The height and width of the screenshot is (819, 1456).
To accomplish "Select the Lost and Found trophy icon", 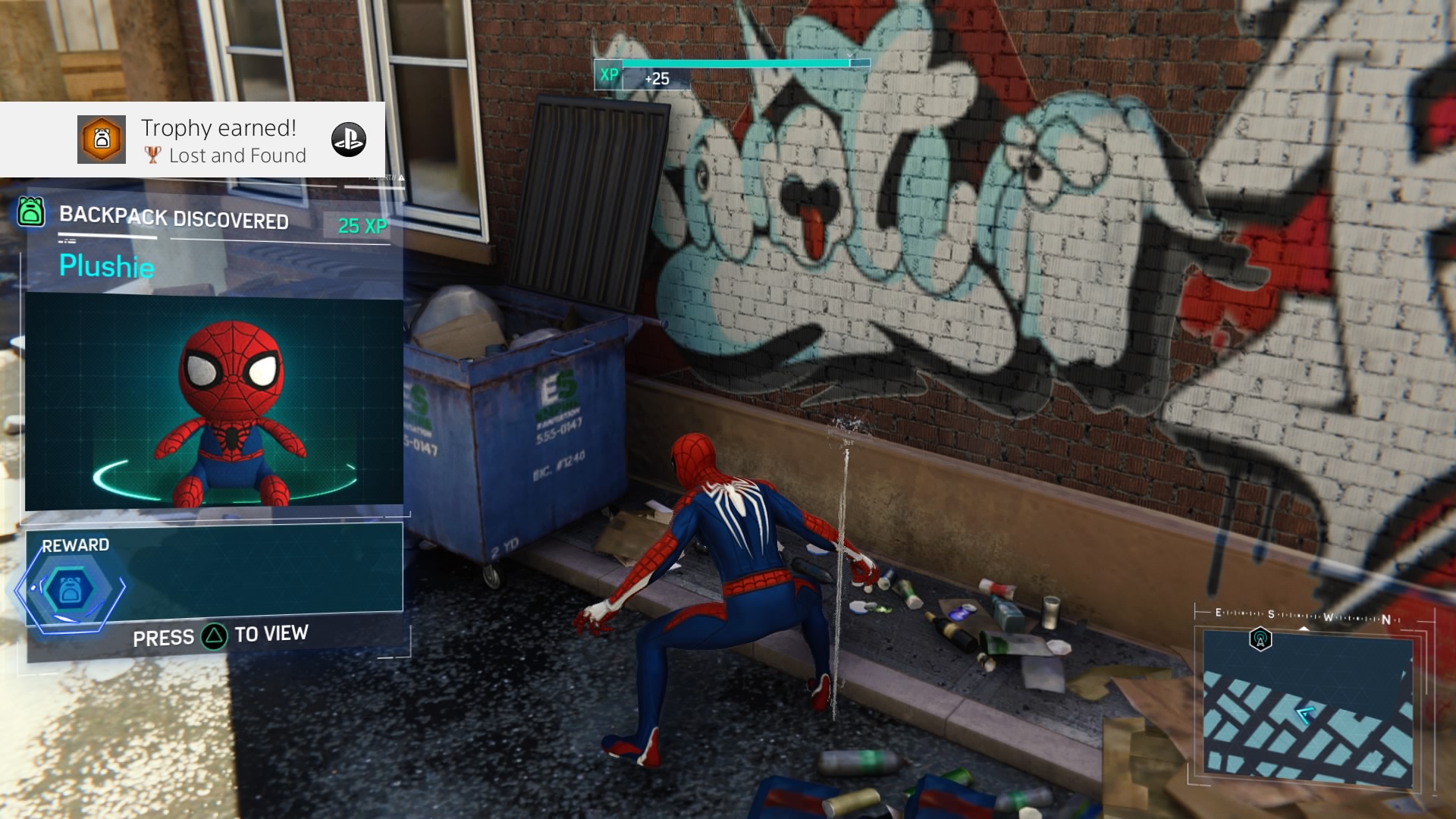I will click(x=102, y=140).
